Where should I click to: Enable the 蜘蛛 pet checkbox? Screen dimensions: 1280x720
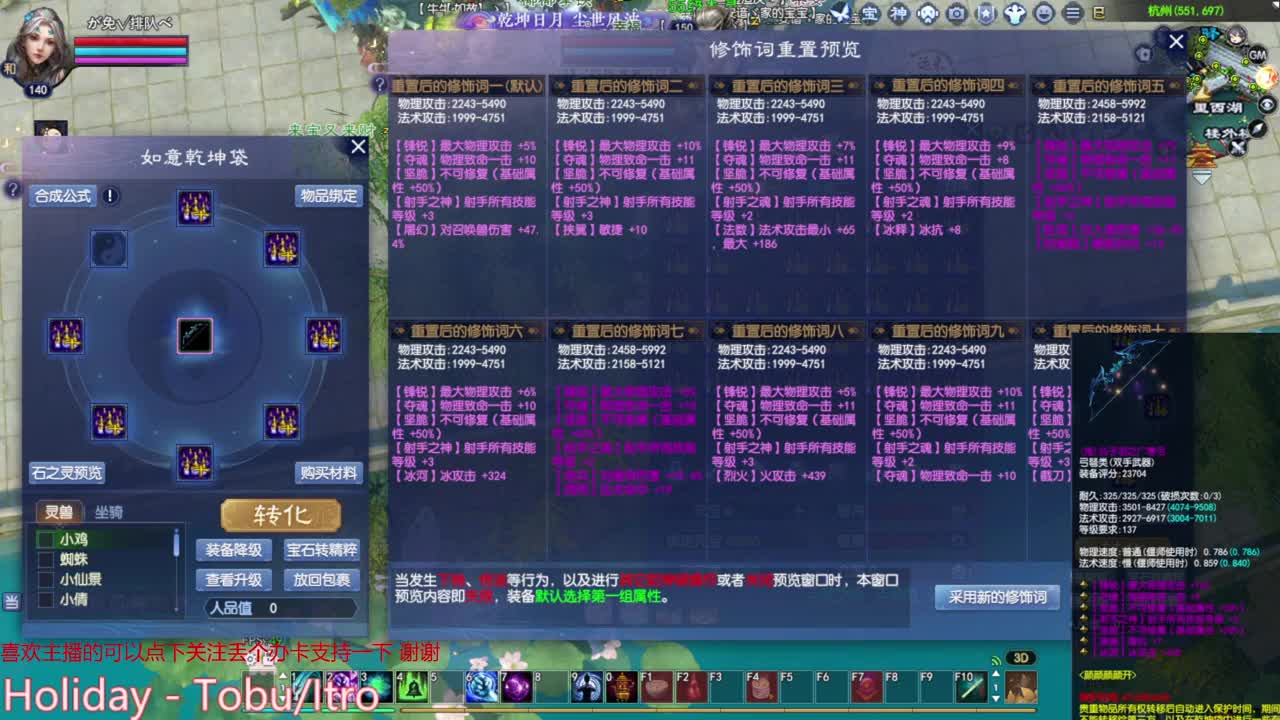44,558
